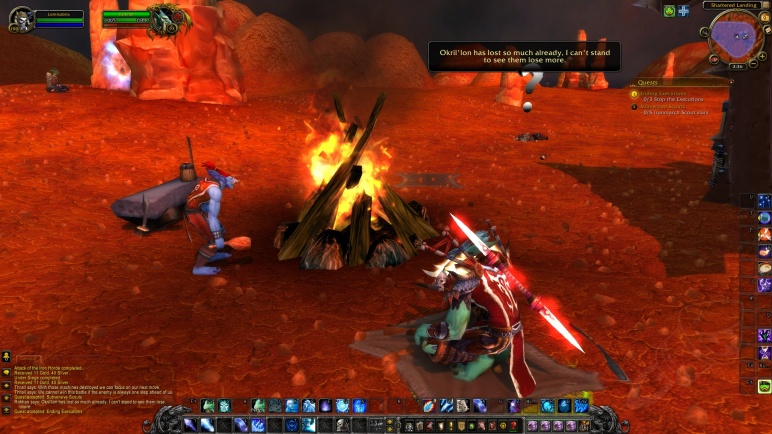Image resolution: width=772 pixels, height=434 pixels.
Task: Click the green leaf buff icon
Action: click(x=669, y=11)
